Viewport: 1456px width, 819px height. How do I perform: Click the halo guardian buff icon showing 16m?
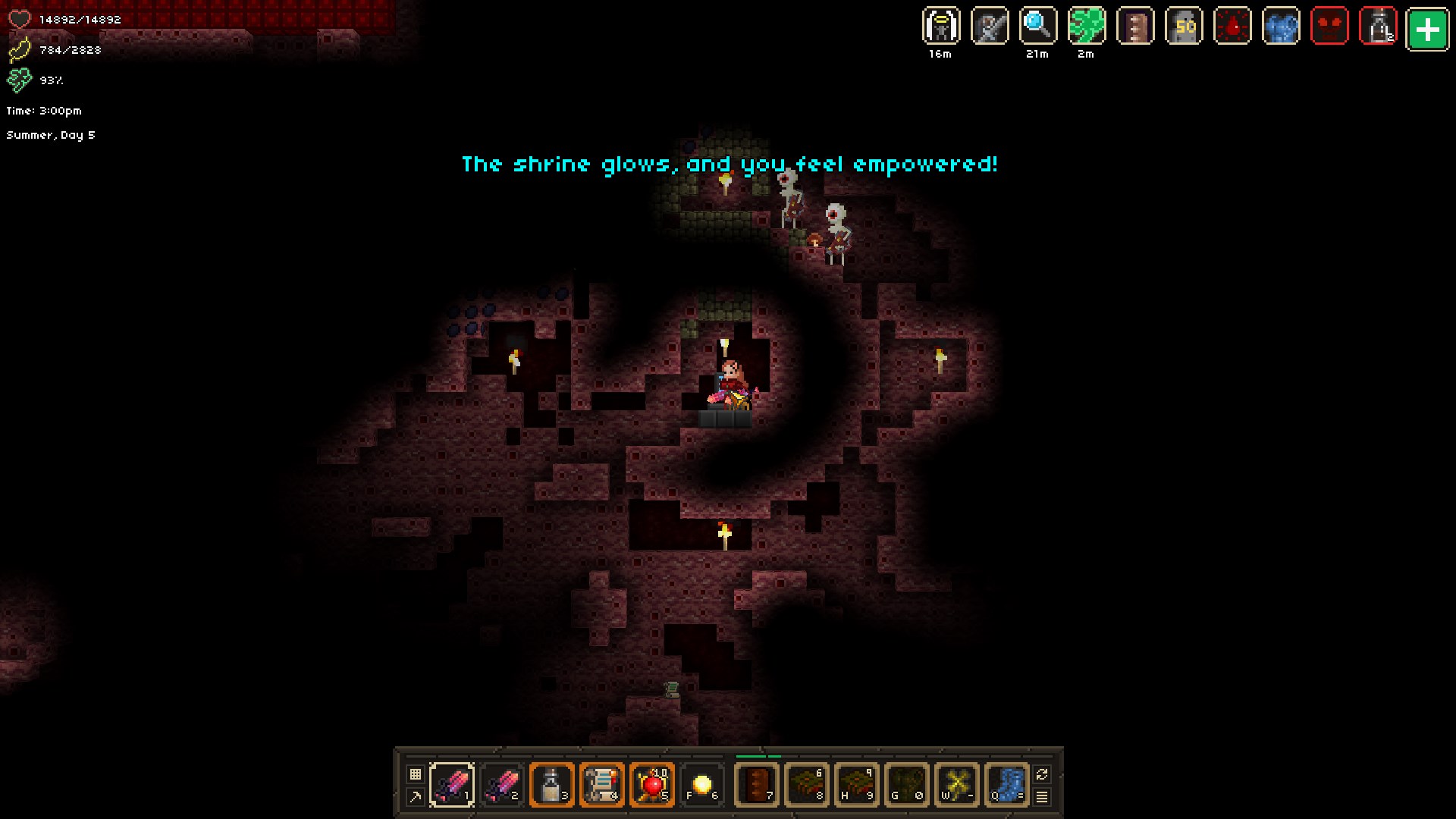(942, 25)
